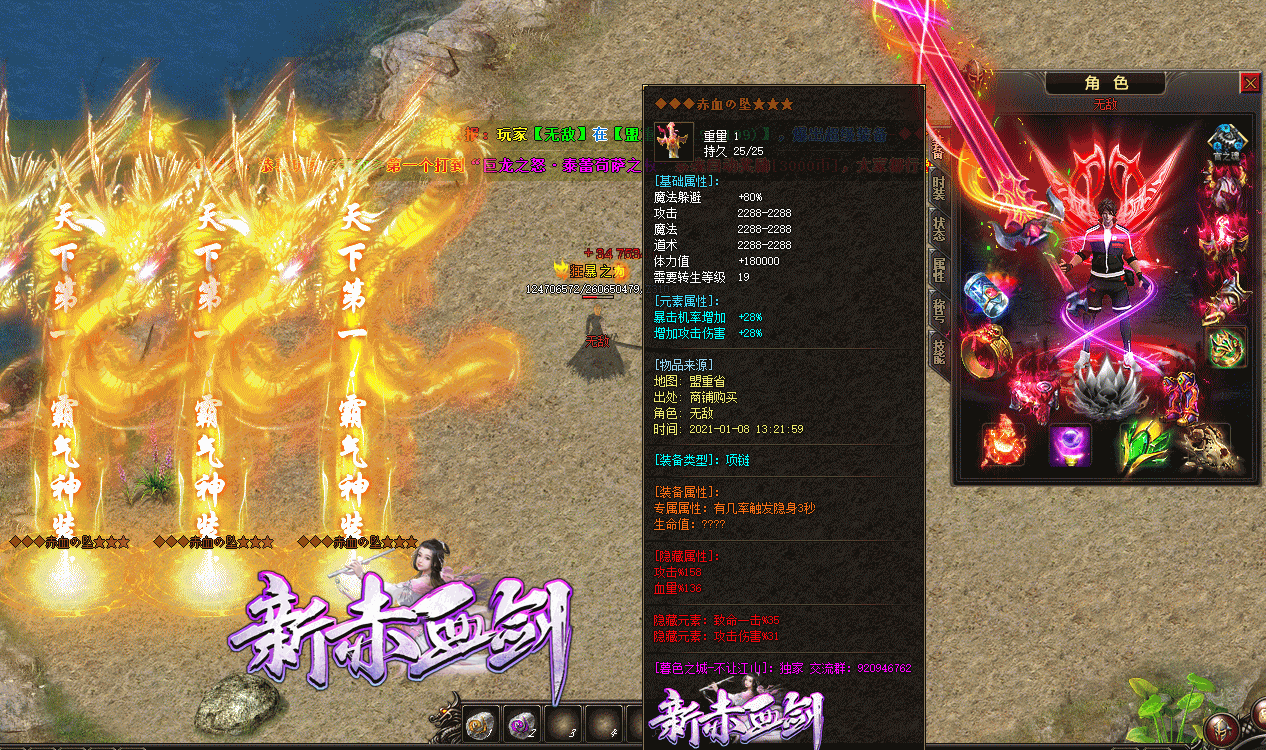Close the 角色 character panel
Screen dimensions: 1266x750
point(1250,83)
